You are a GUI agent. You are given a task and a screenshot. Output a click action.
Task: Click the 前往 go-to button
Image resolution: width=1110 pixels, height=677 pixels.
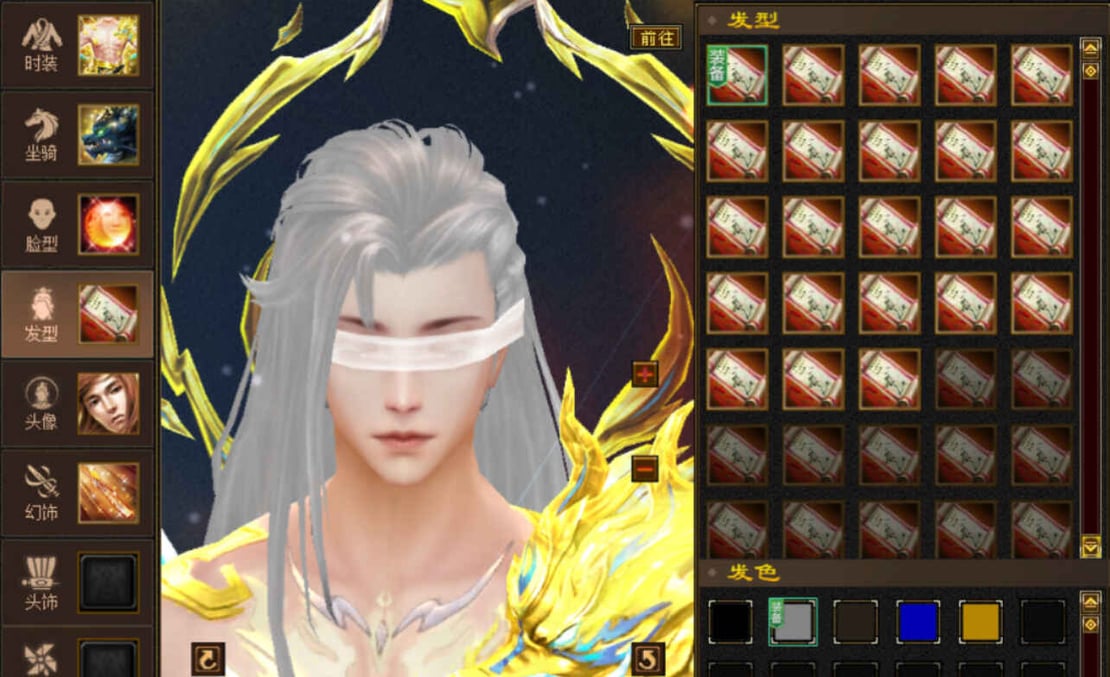tap(656, 38)
